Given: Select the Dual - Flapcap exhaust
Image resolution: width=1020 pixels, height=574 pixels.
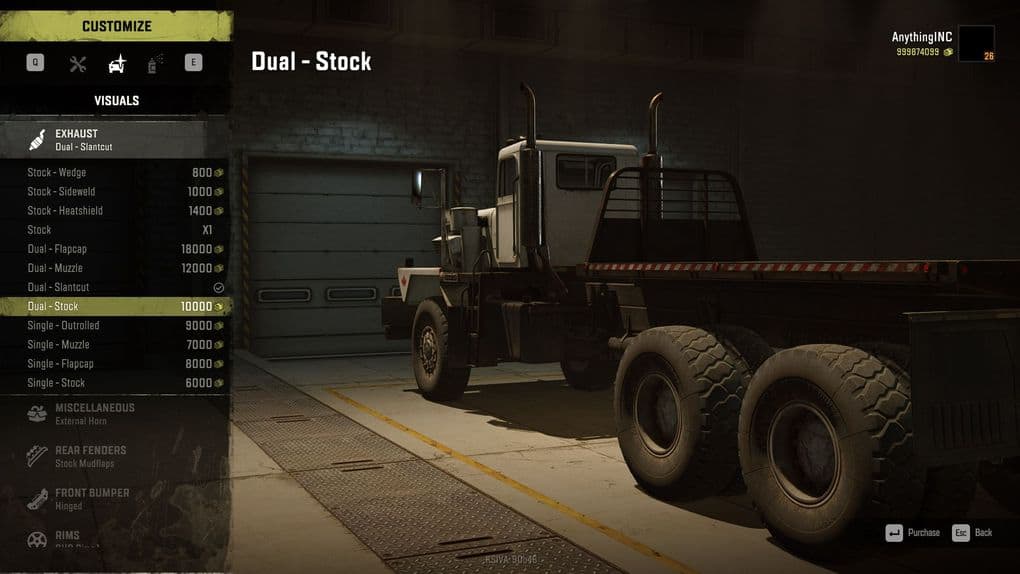Looking at the screenshot, I should click(116, 249).
